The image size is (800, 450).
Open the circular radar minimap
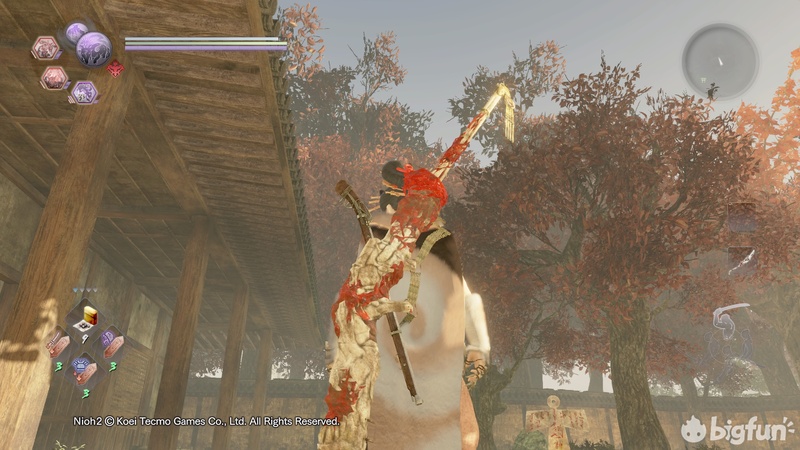[x=719, y=61]
